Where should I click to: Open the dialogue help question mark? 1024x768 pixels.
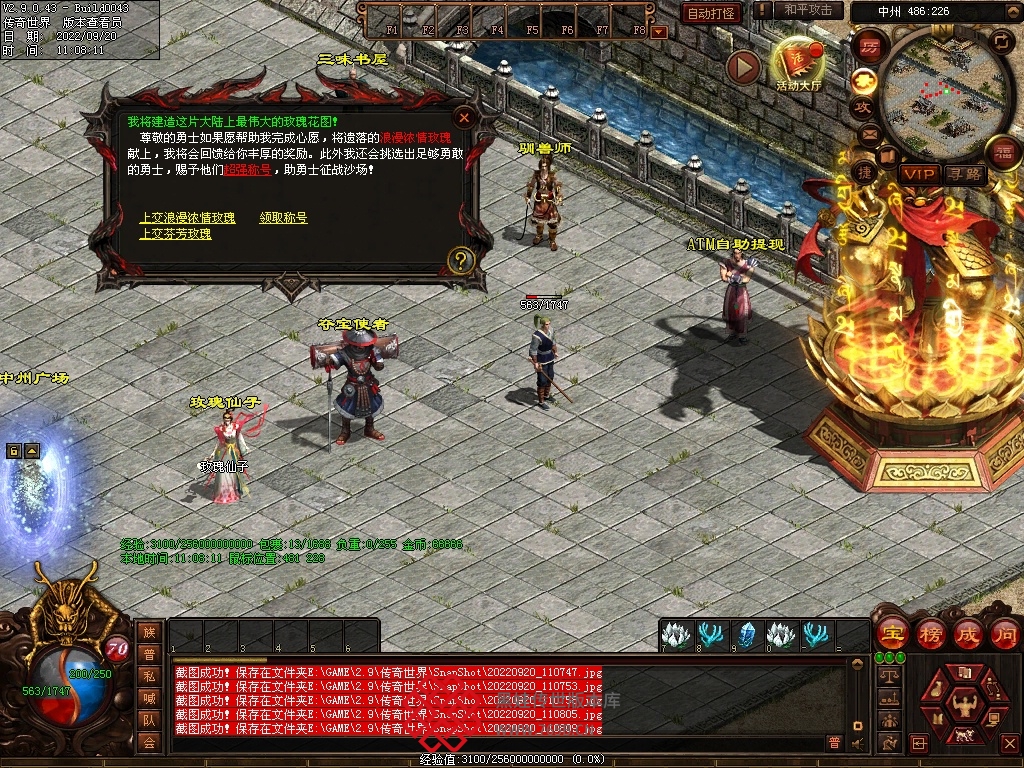coord(460,261)
